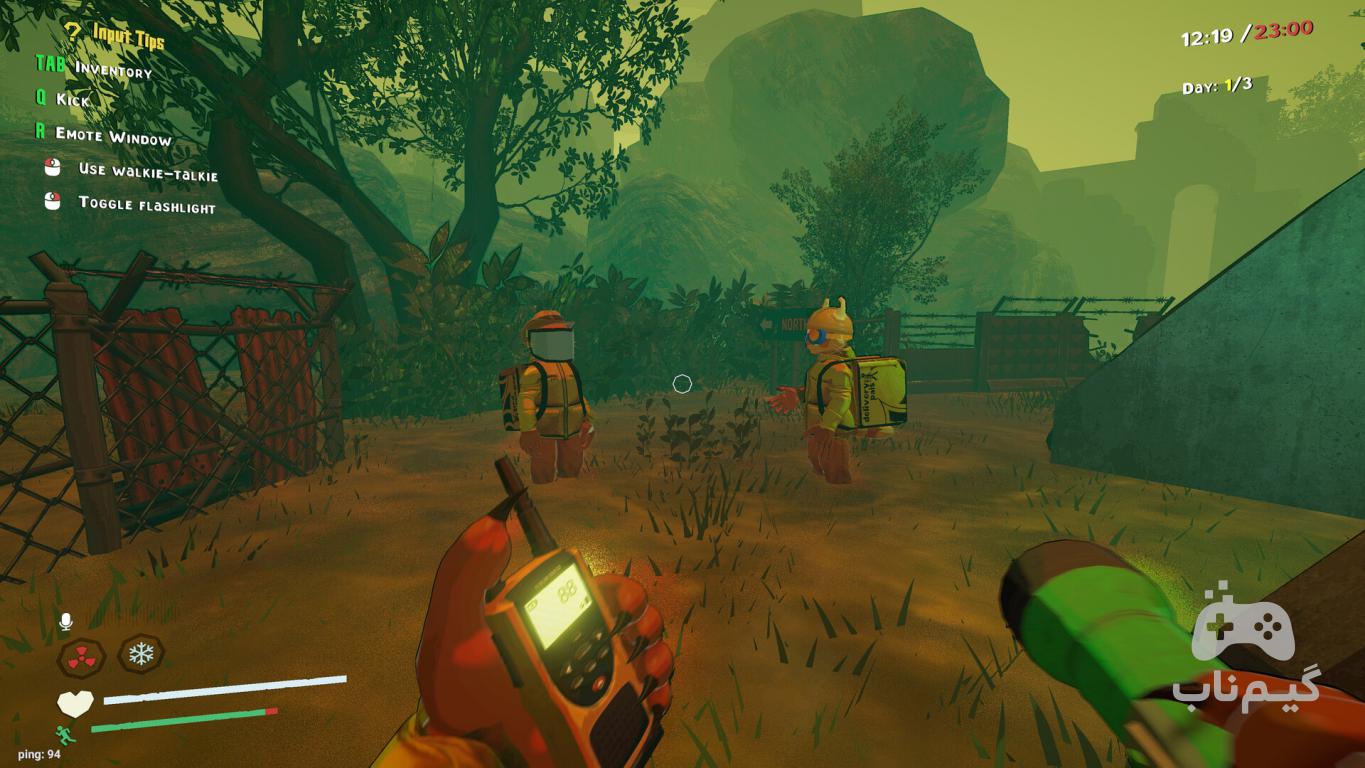Select the radiation status icon
The height and width of the screenshot is (768, 1365).
[x=81, y=657]
